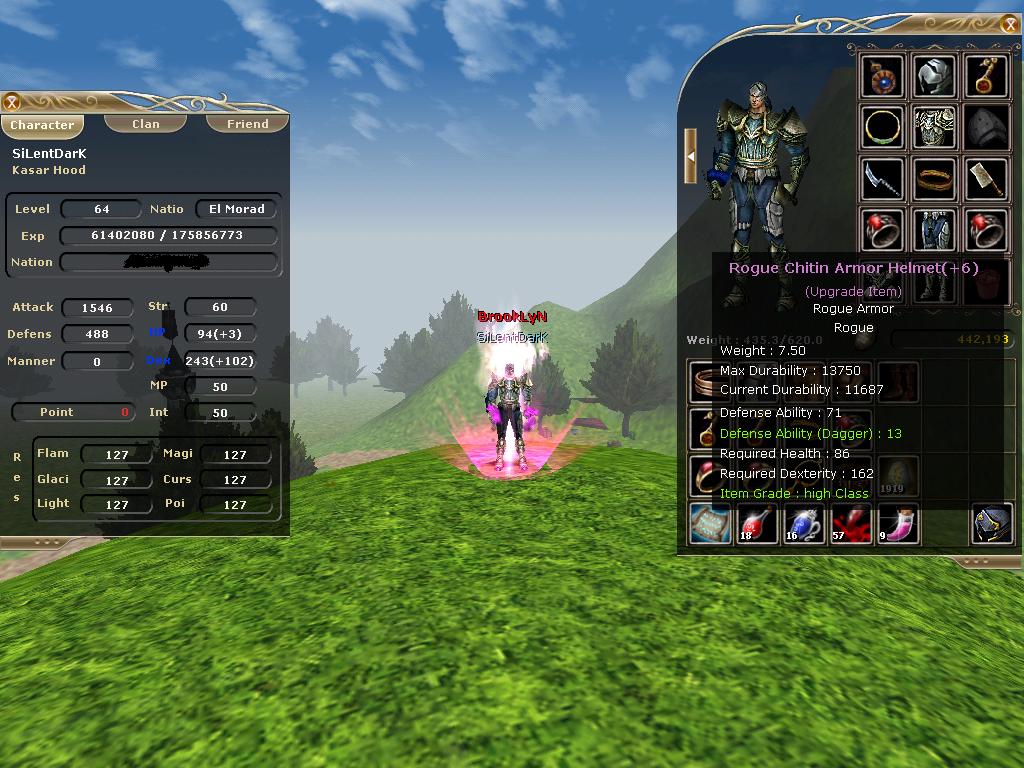Click the chest armor equipment slot

pyautogui.click(x=936, y=127)
